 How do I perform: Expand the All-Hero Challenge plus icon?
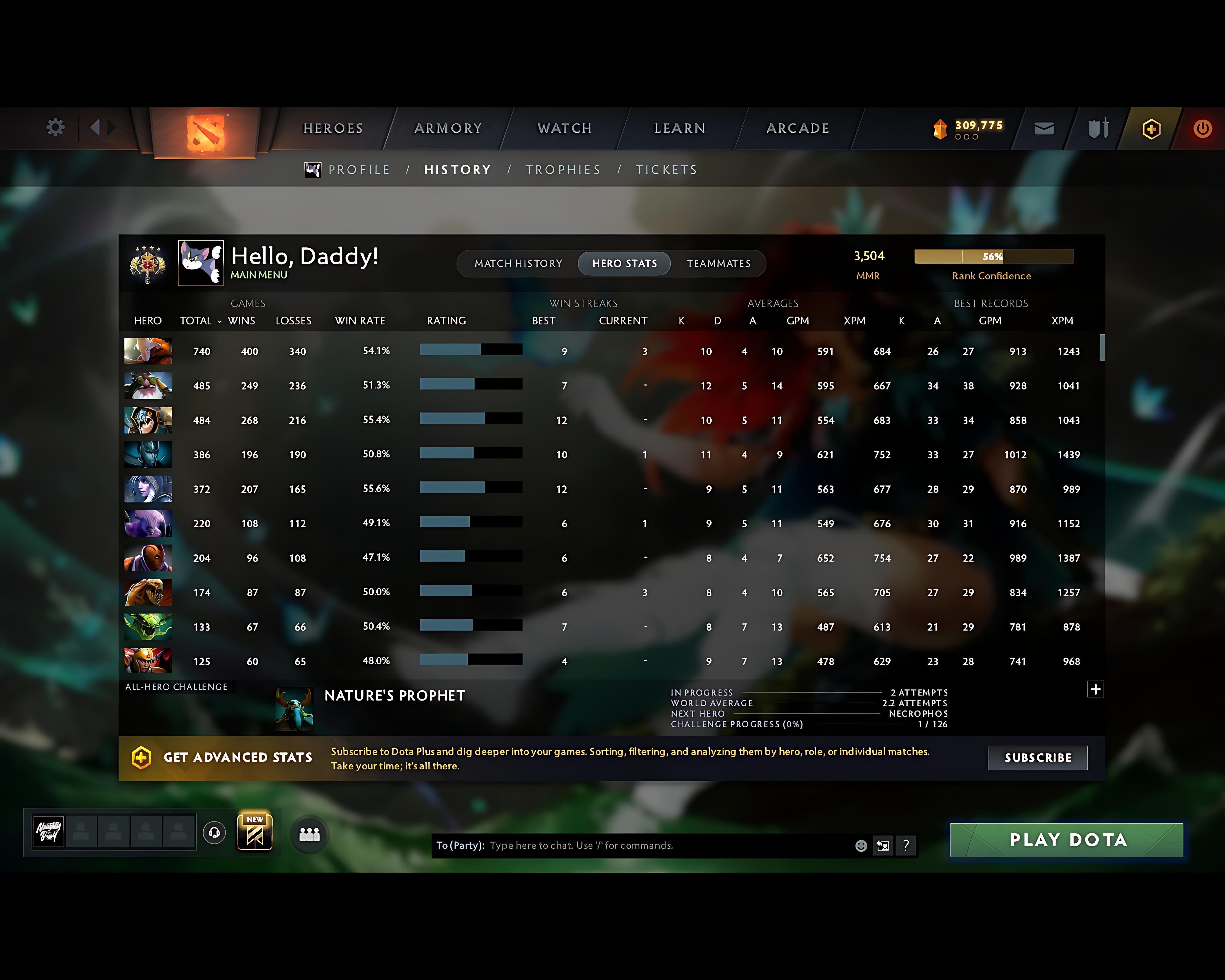(1096, 689)
